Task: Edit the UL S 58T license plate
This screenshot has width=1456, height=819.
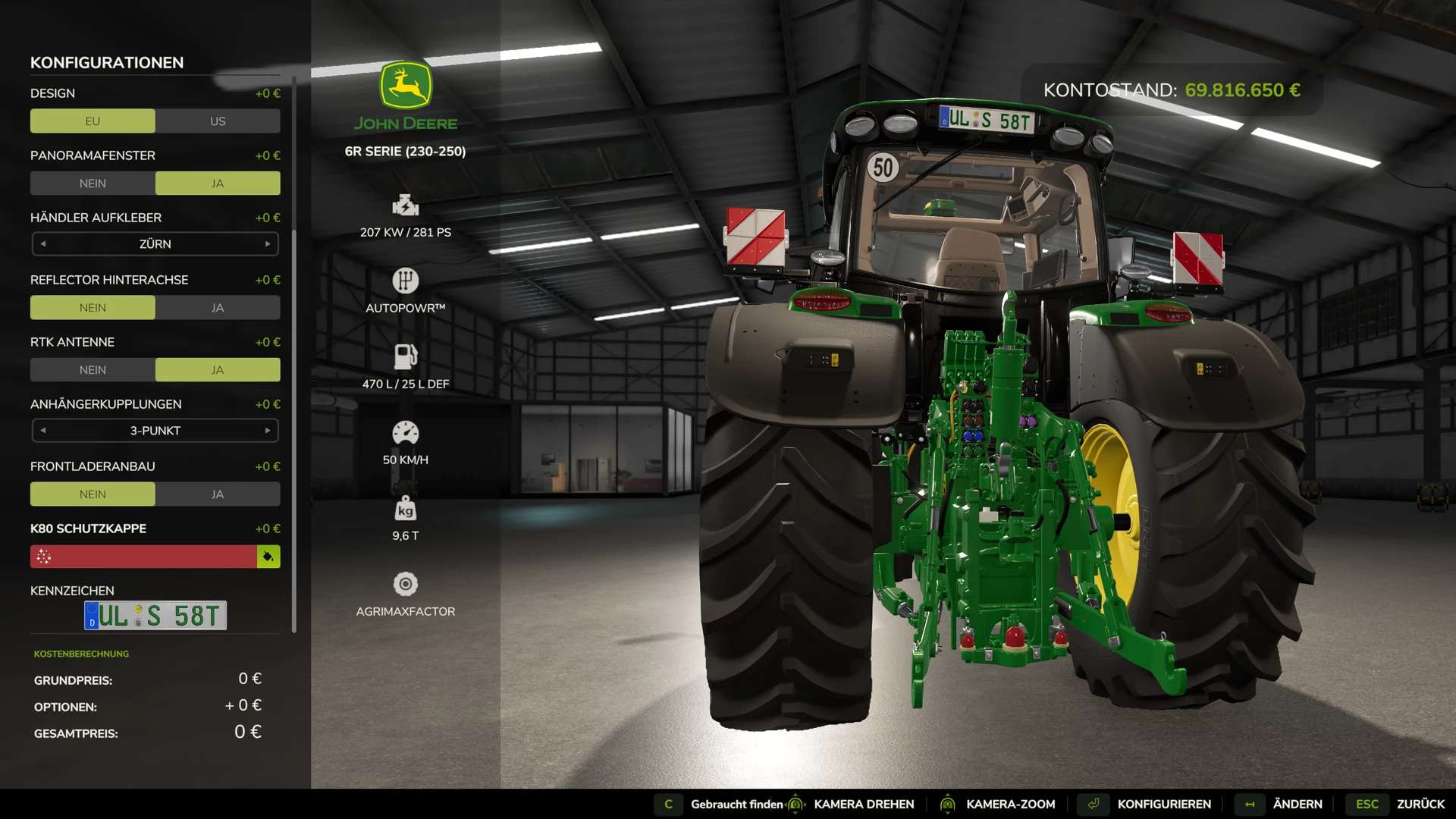Action: pos(155,616)
